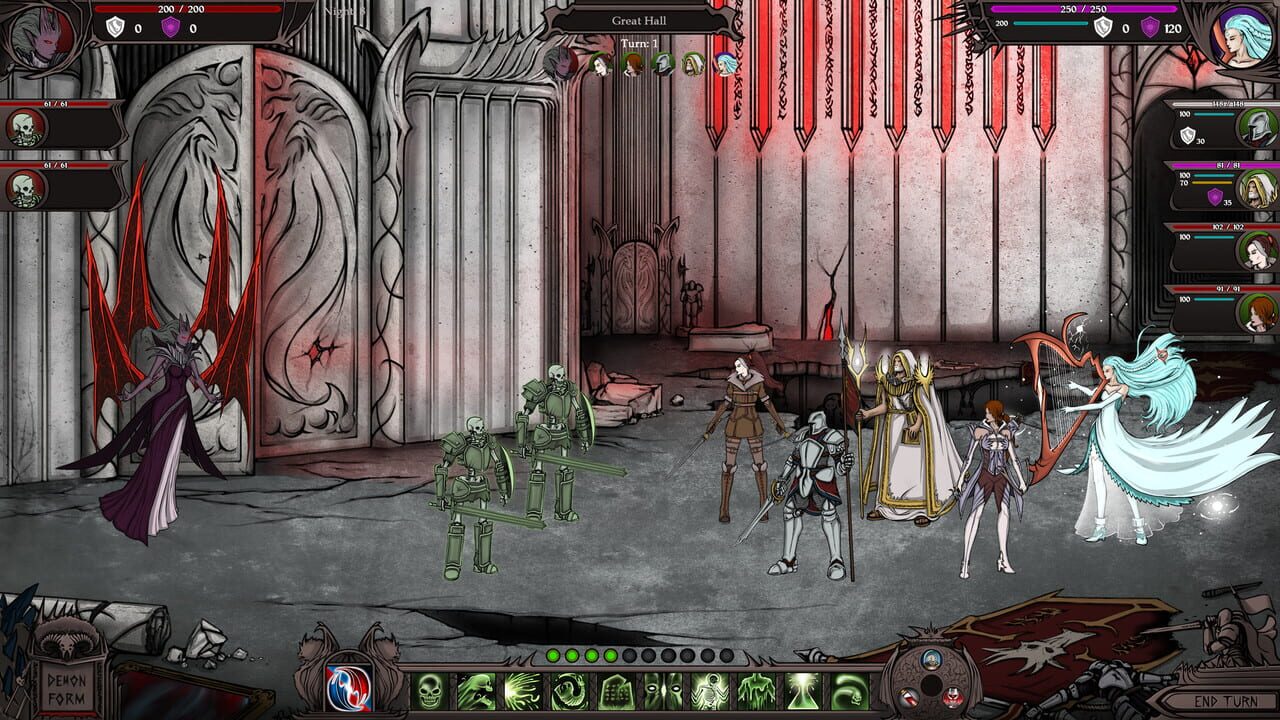Use the green ghost wraith ability
Screen dimensions: 1280x720
[x=476, y=691]
